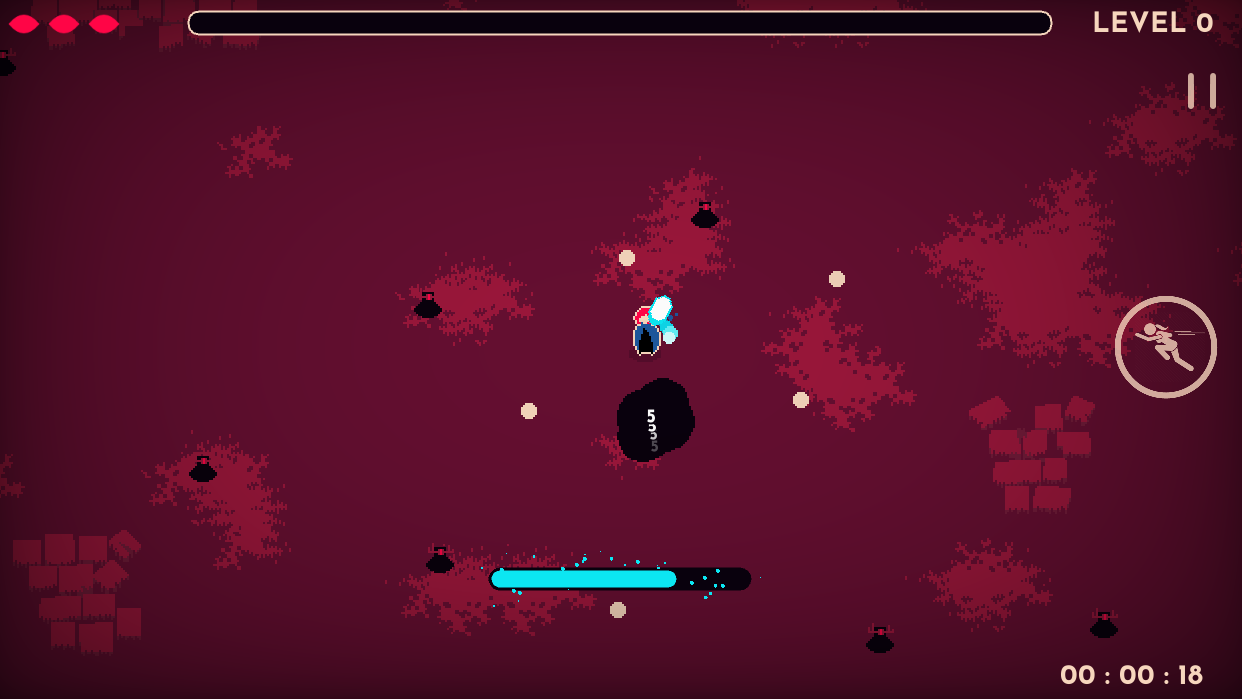Screen dimensions: 1242x699
Task: Activate the dash ability button
Action: (1165, 347)
